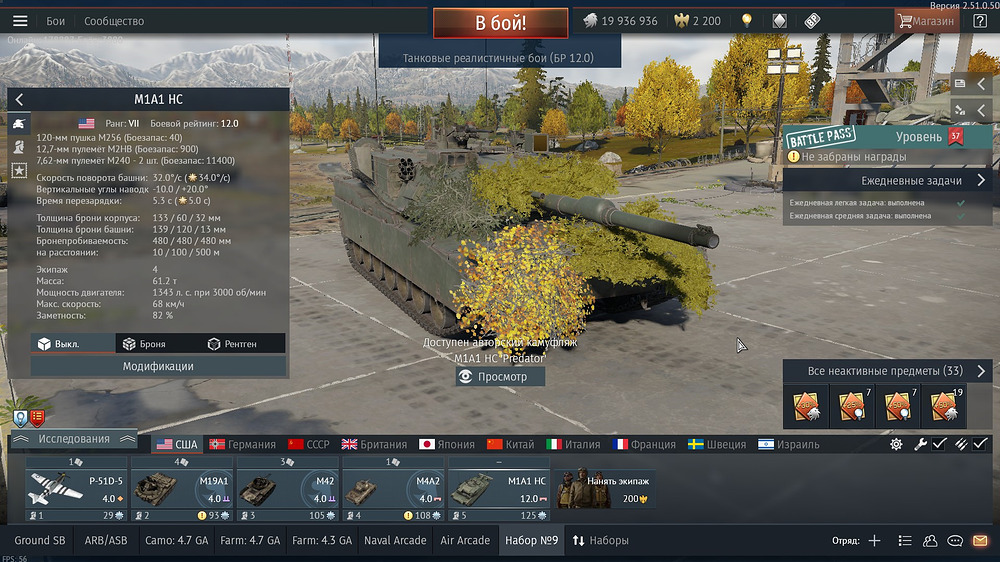Switch to the Naval Arcade preset

pos(395,541)
